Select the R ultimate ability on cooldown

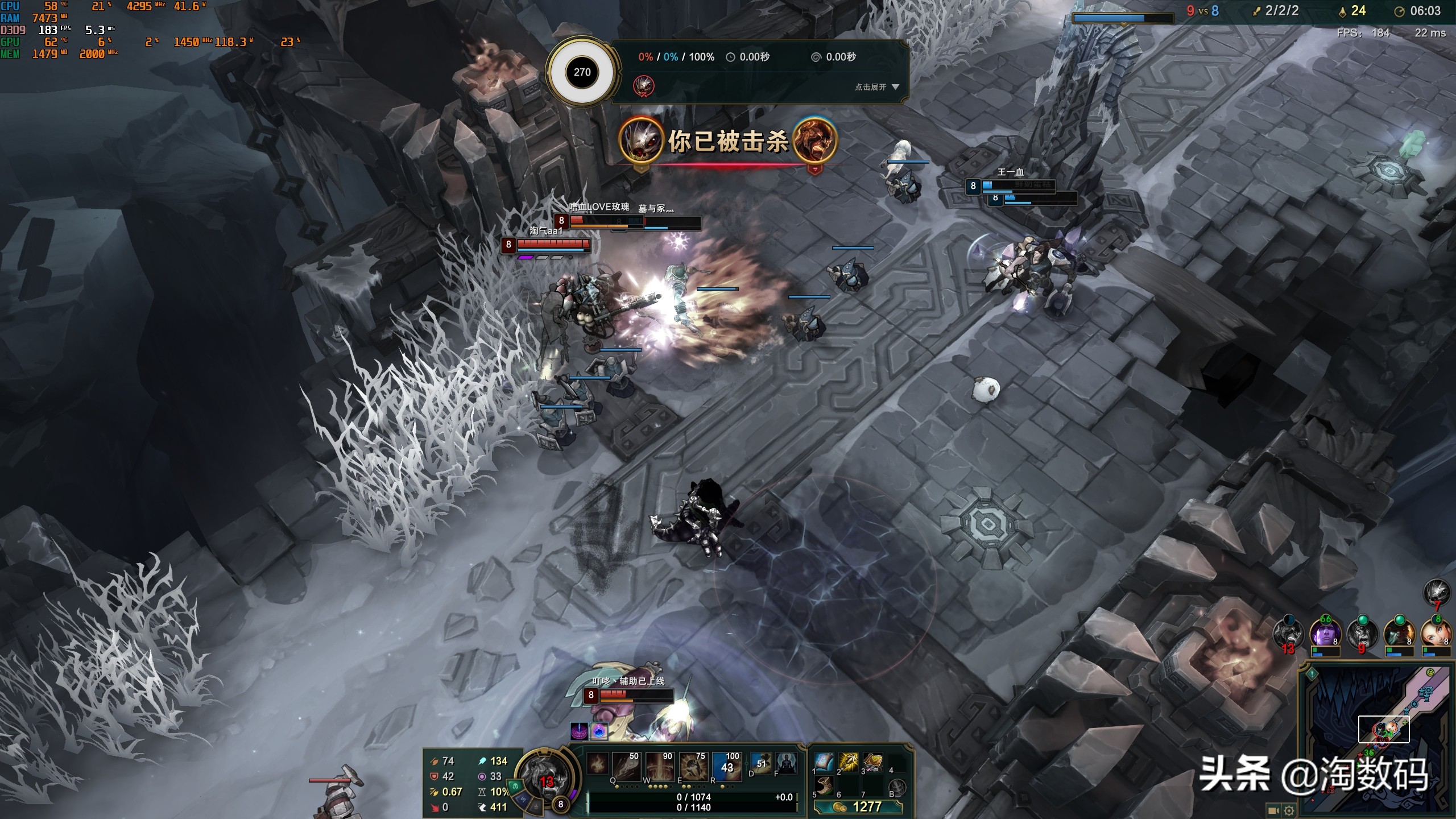[x=726, y=766]
